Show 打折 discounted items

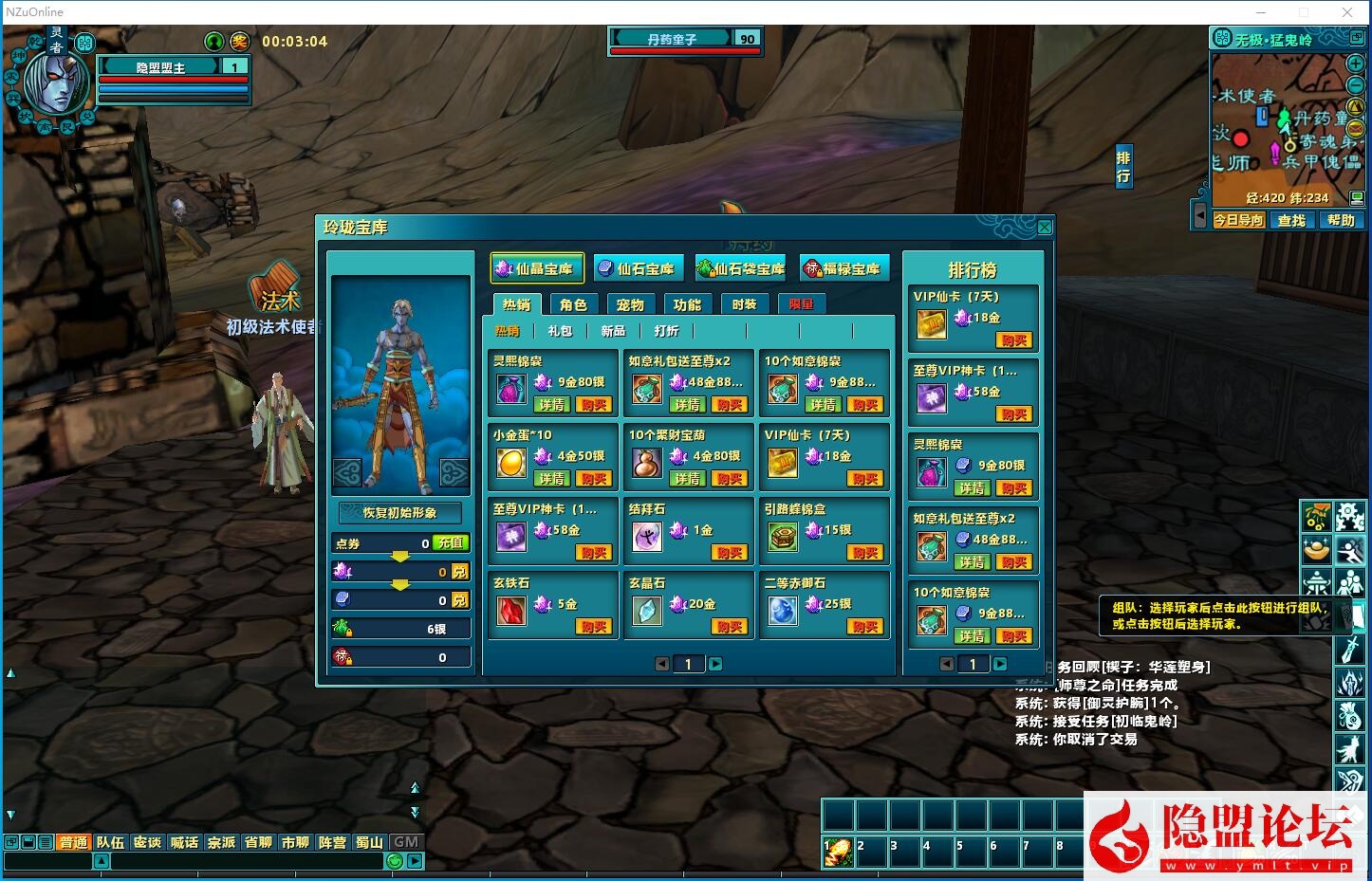(x=666, y=331)
